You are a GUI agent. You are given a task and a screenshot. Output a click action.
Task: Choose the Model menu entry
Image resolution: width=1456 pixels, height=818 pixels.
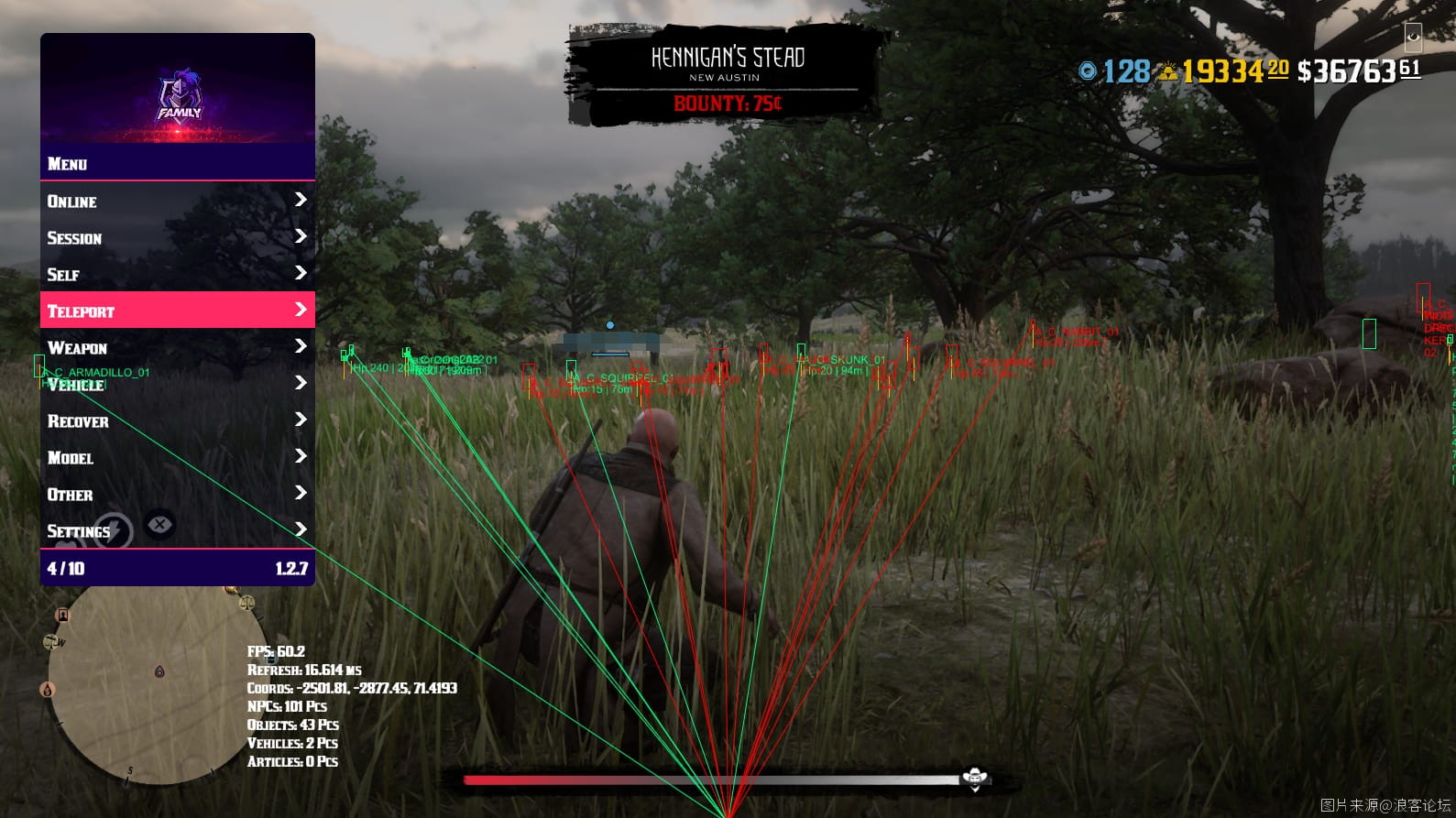coord(177,457)
